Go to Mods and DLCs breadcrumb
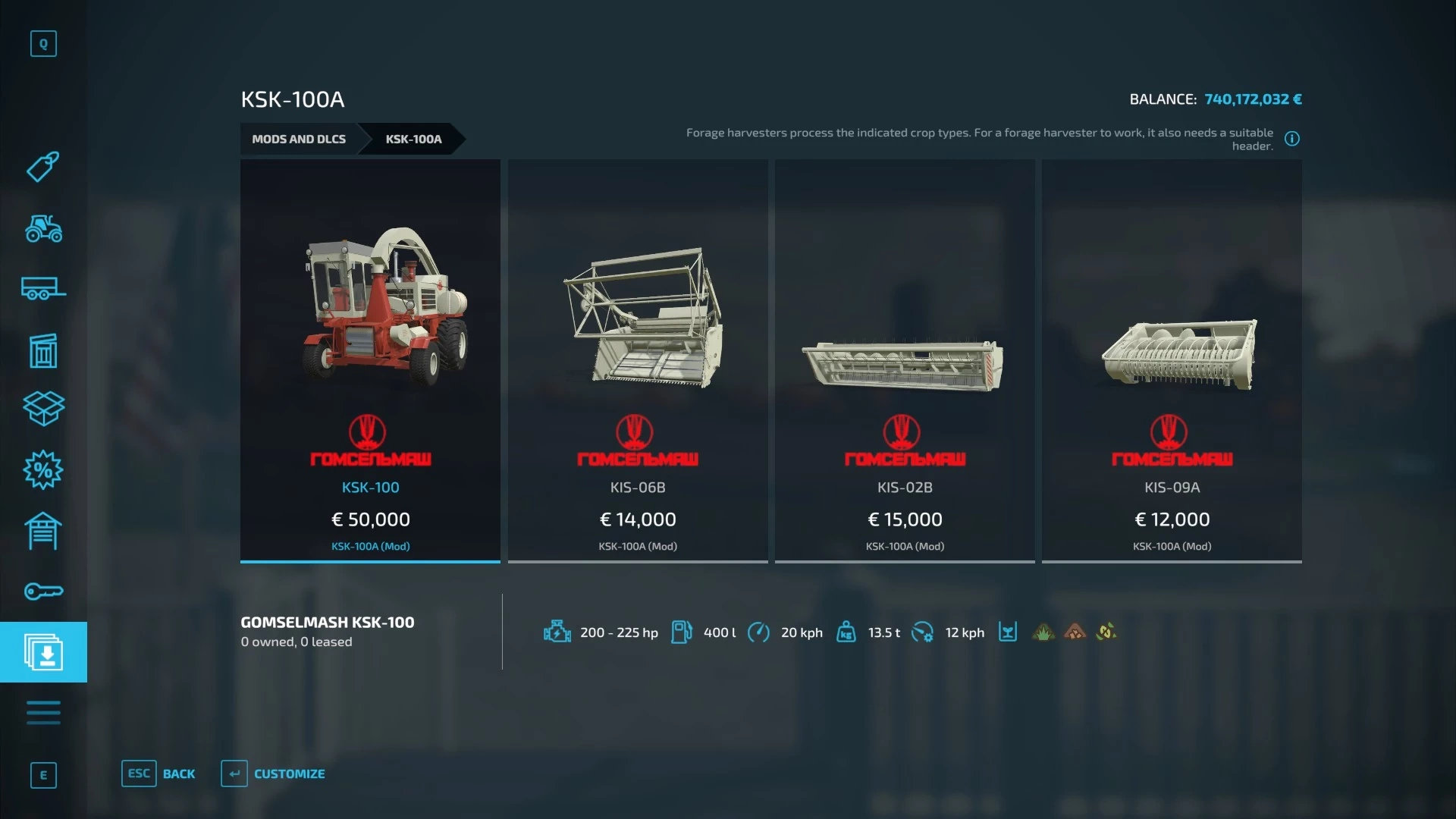Image resolution: width=1456 pixels, height=819 pixels. pyautogui.click(x=299, y=139)
